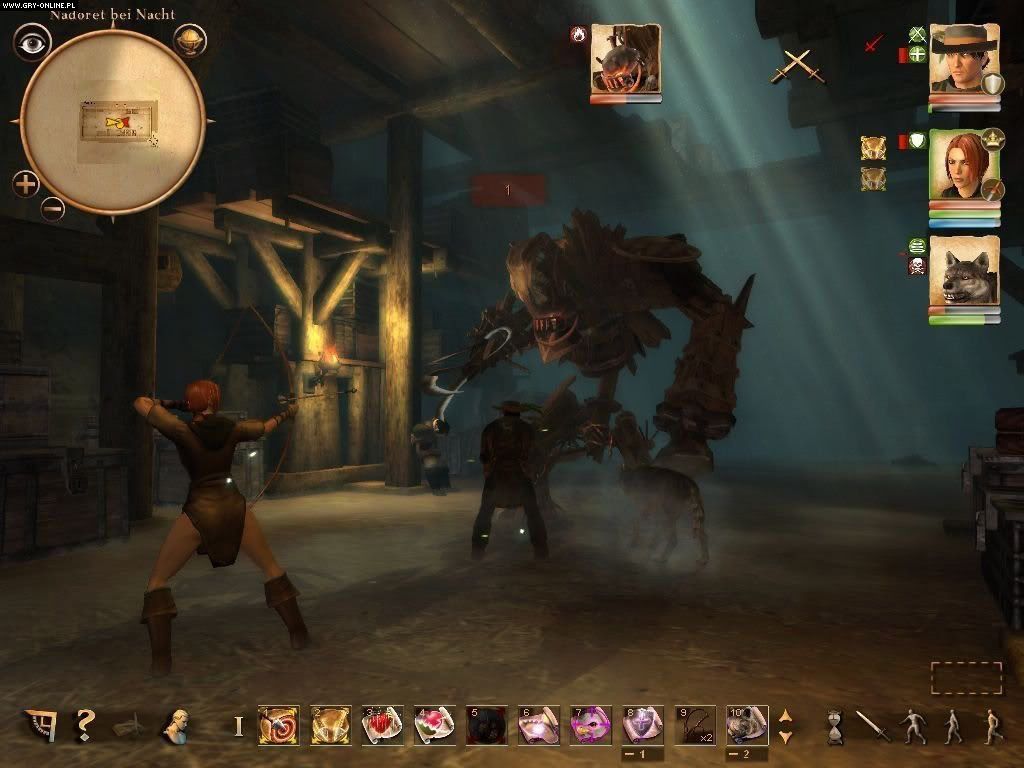Switch quickbar page with the up arrow
The image size is (1024, 768).
pos(785,716)
